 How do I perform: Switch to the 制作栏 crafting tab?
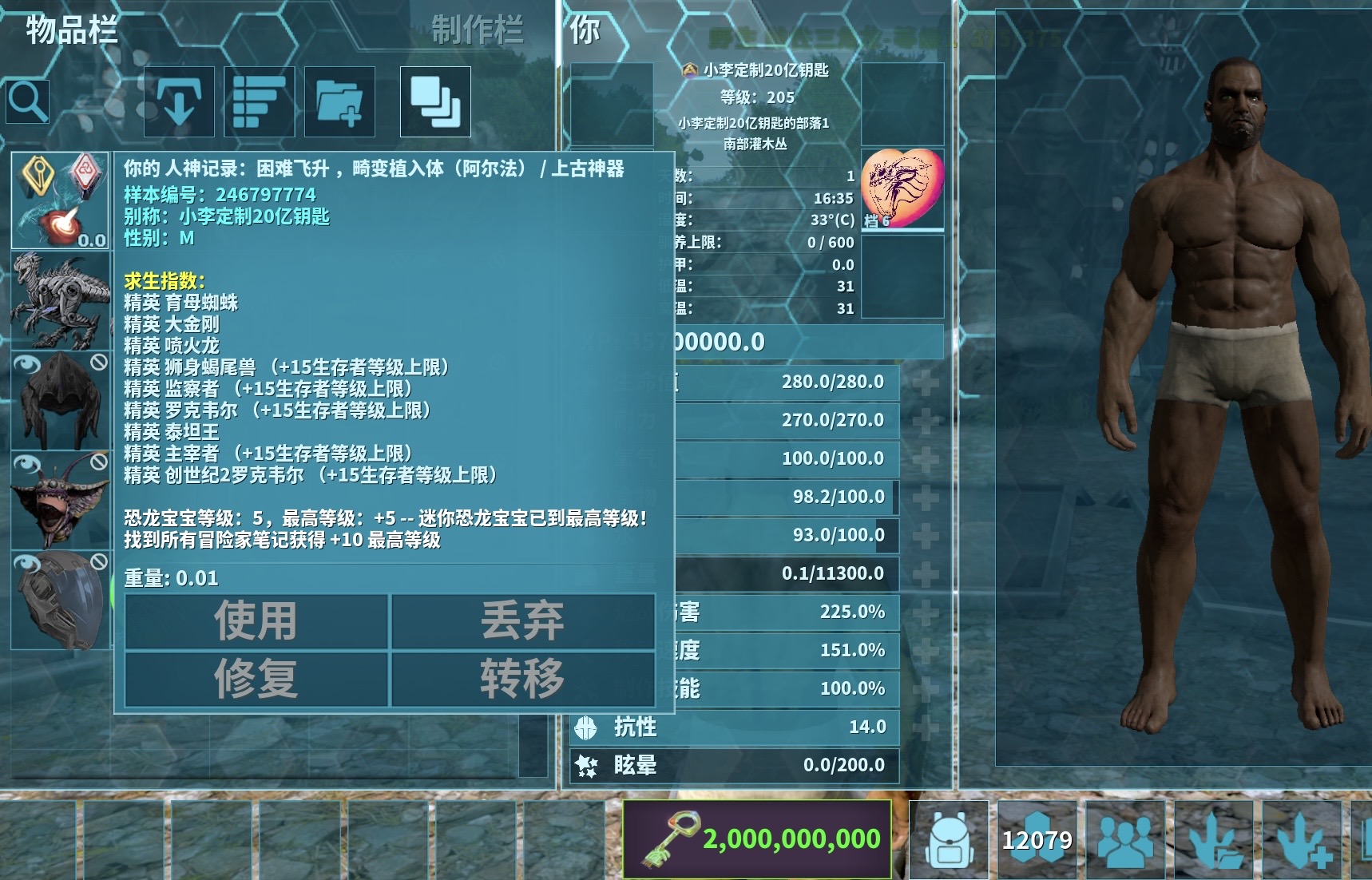pyautogui.click(x=477, y=30)
